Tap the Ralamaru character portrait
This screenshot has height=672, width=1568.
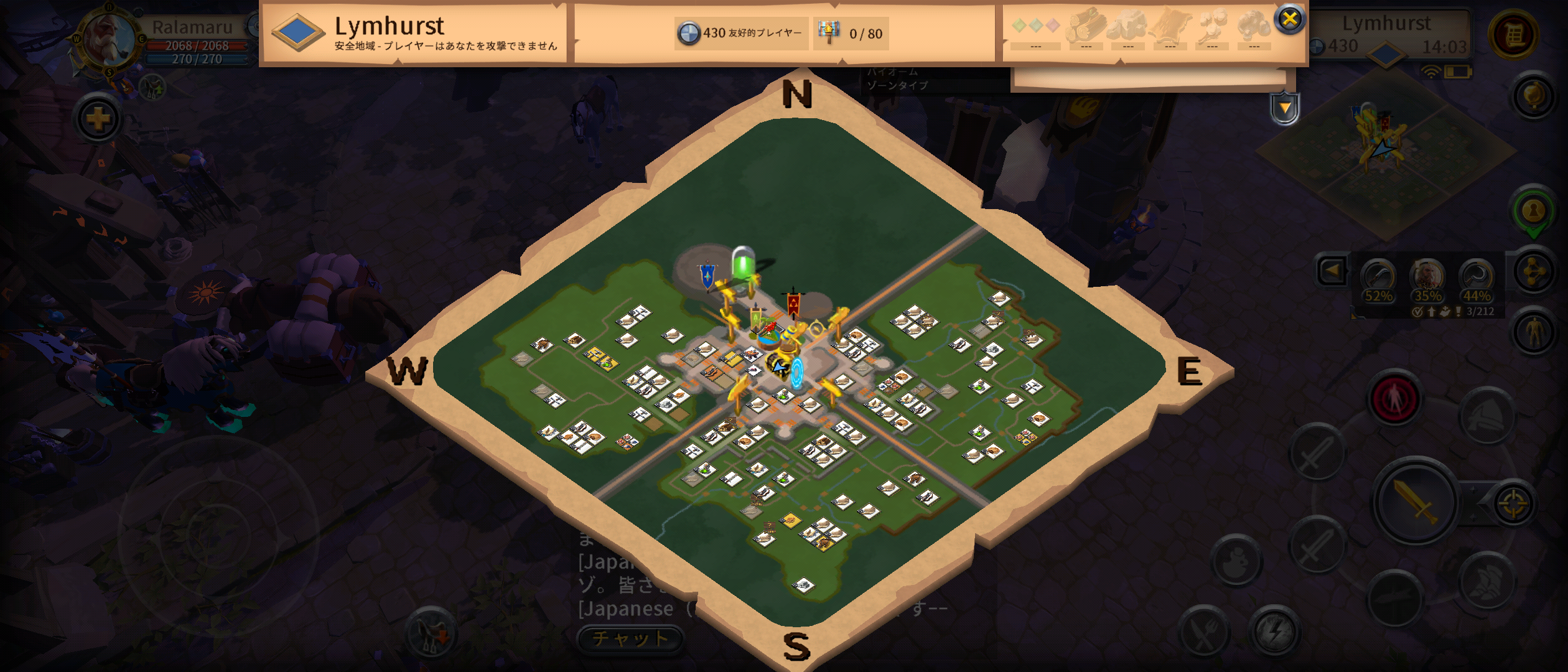pos(109,39)
